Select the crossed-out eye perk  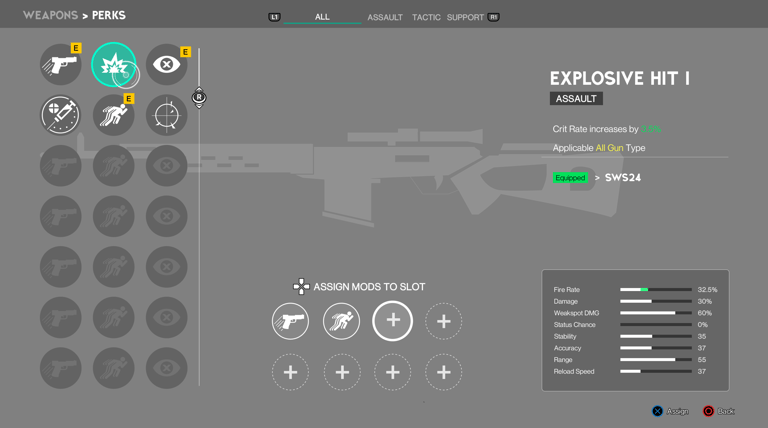coord(166,65)
